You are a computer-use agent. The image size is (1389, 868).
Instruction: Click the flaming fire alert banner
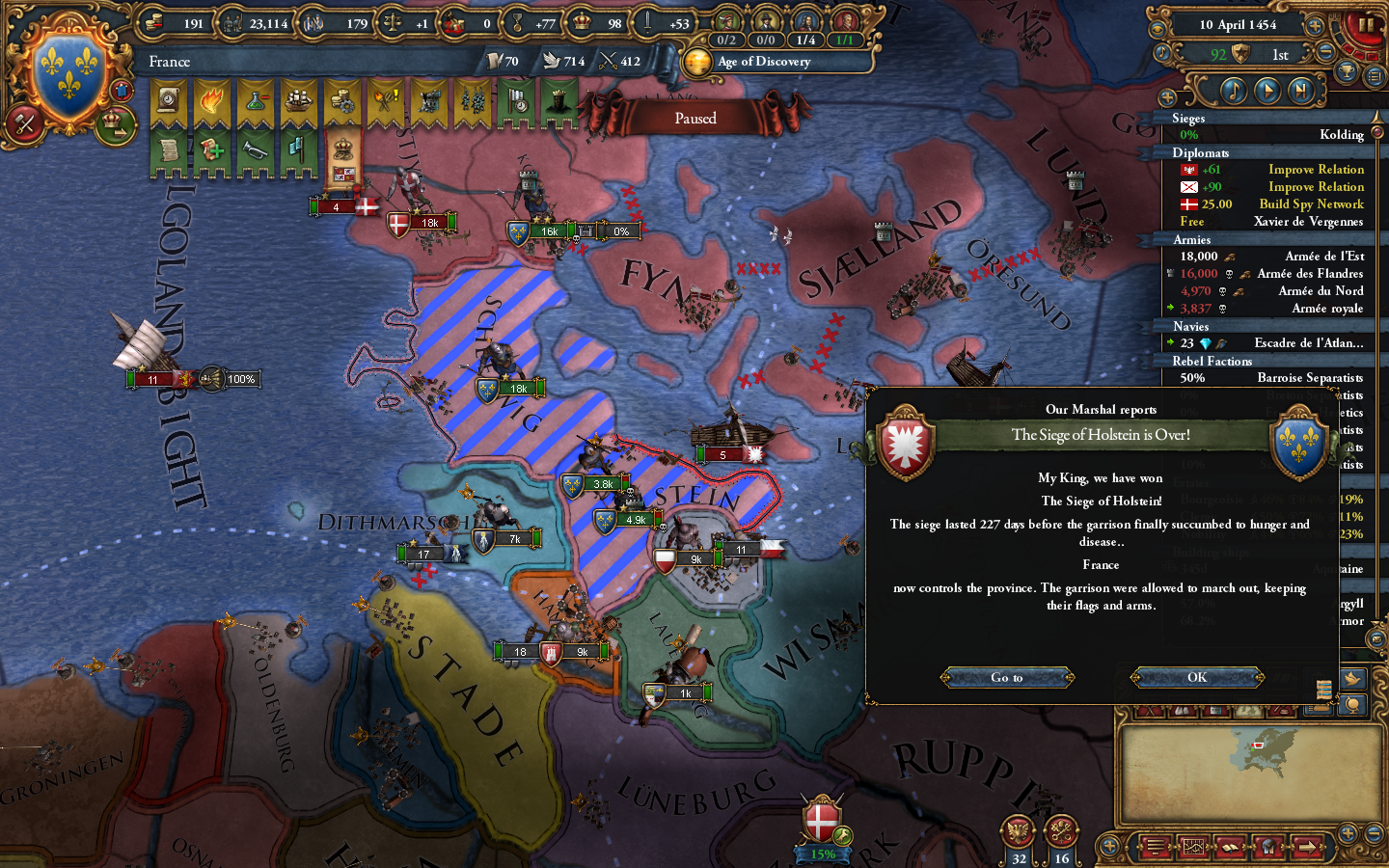tap(212, 100)
